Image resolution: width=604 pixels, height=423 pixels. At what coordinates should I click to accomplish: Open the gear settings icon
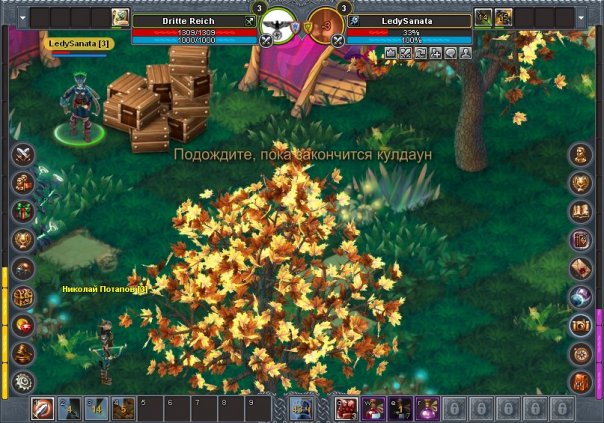point(22,381)
